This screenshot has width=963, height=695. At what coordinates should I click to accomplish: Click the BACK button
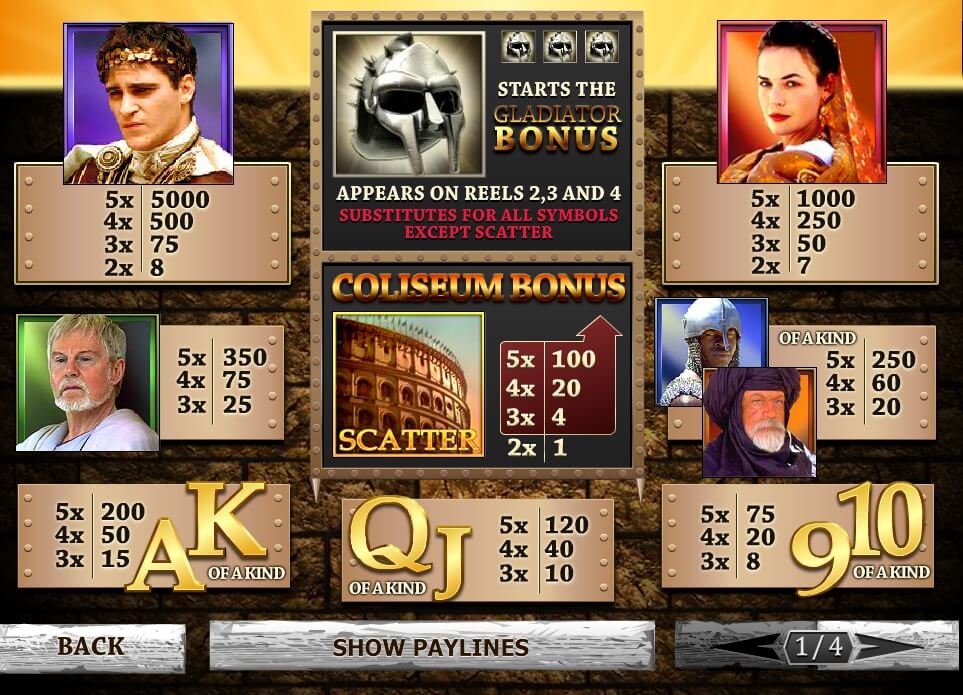click(91, 647)
